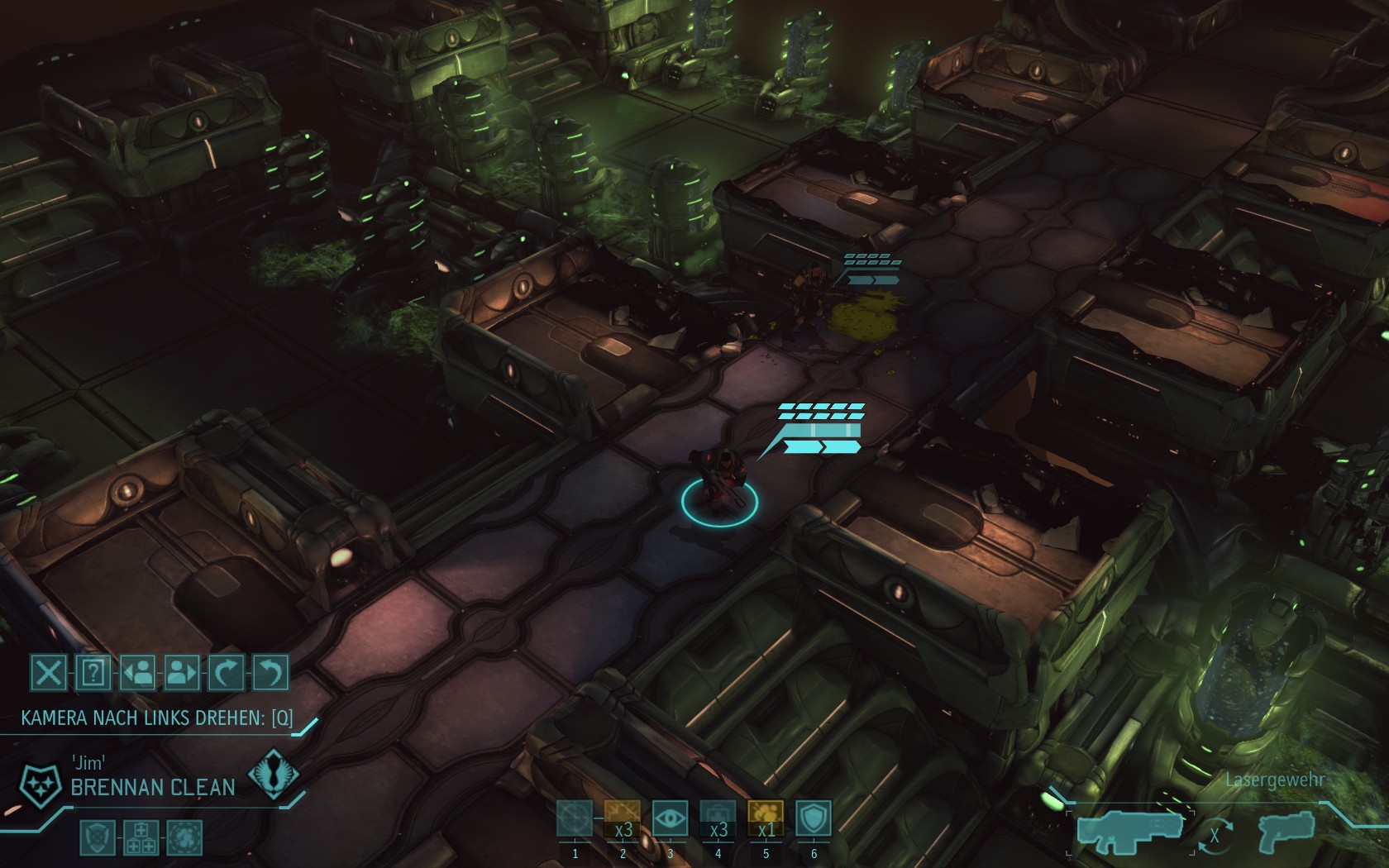
Task: Select the three medikits perk icon
Action: click(x=141, y=837)
